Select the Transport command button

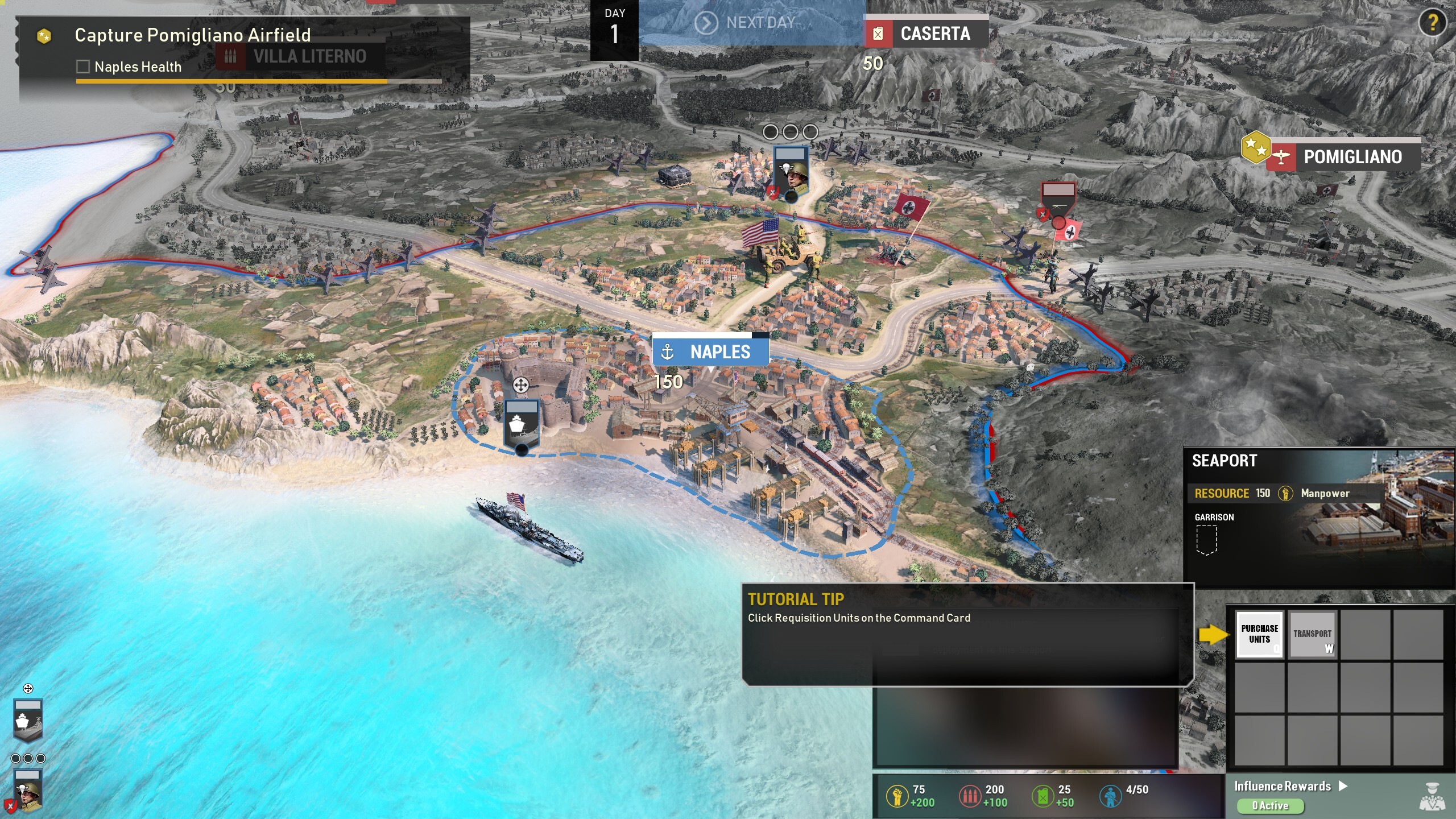point(1312,634)
